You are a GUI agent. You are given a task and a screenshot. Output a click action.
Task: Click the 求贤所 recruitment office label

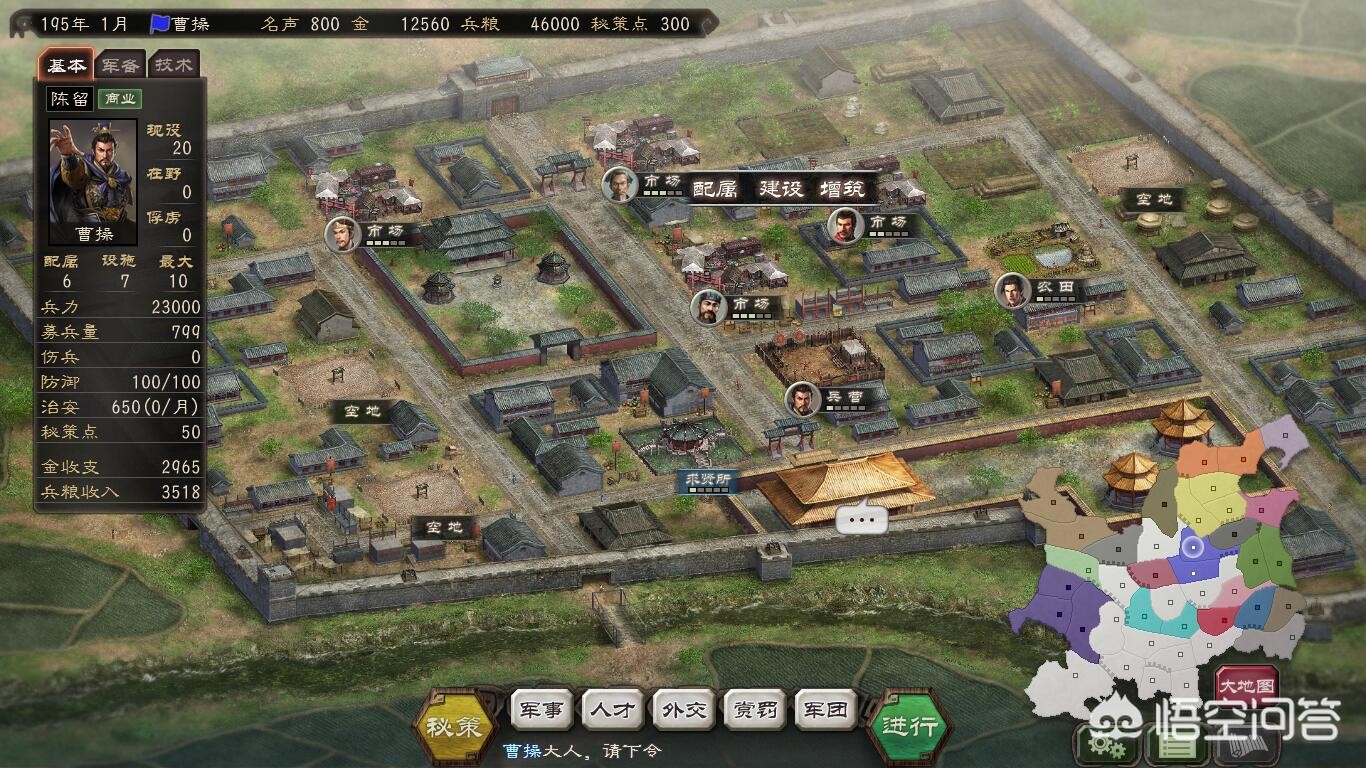[706, 480]
